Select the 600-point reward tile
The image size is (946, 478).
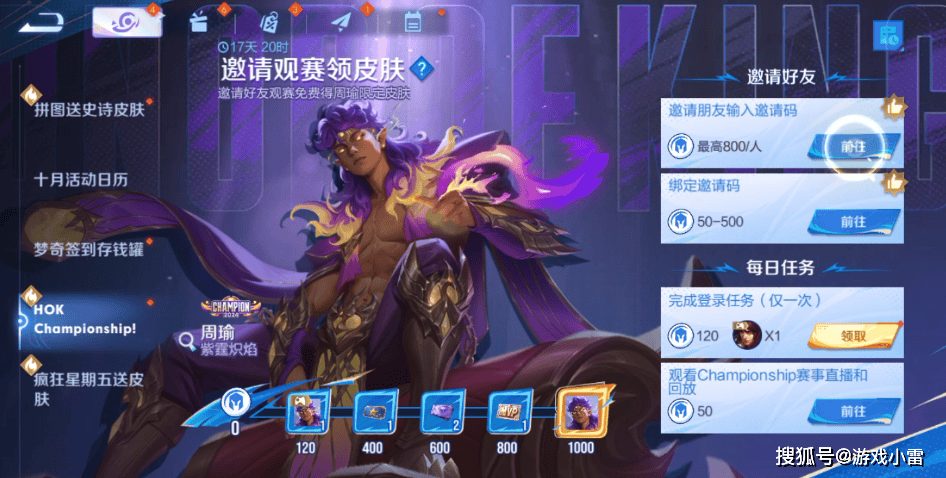point(439,413)
